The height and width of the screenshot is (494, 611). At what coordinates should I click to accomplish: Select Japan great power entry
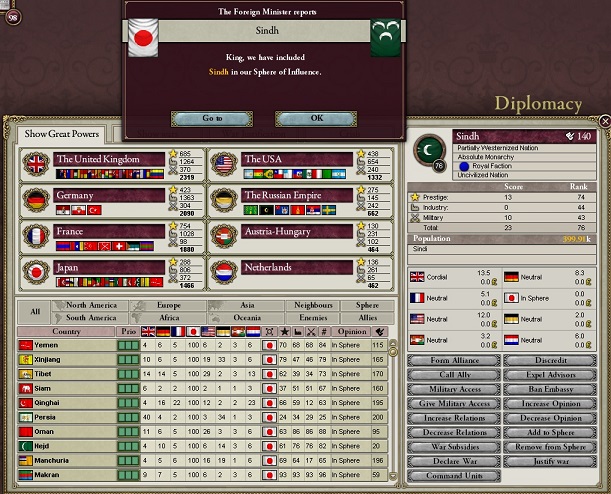[109, 268]
